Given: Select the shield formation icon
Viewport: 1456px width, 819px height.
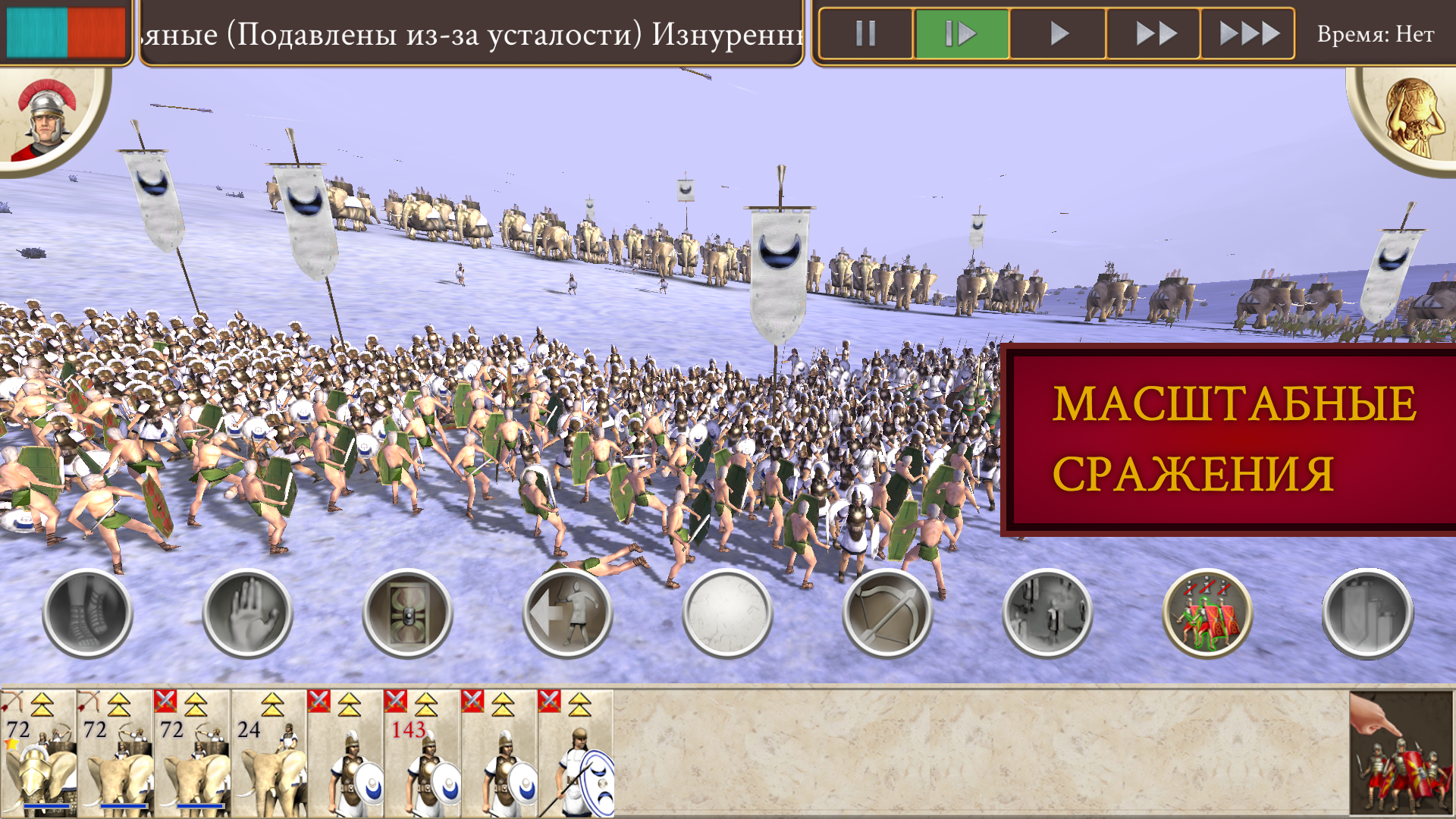Looking at the screenshot, I should [408, 614].
